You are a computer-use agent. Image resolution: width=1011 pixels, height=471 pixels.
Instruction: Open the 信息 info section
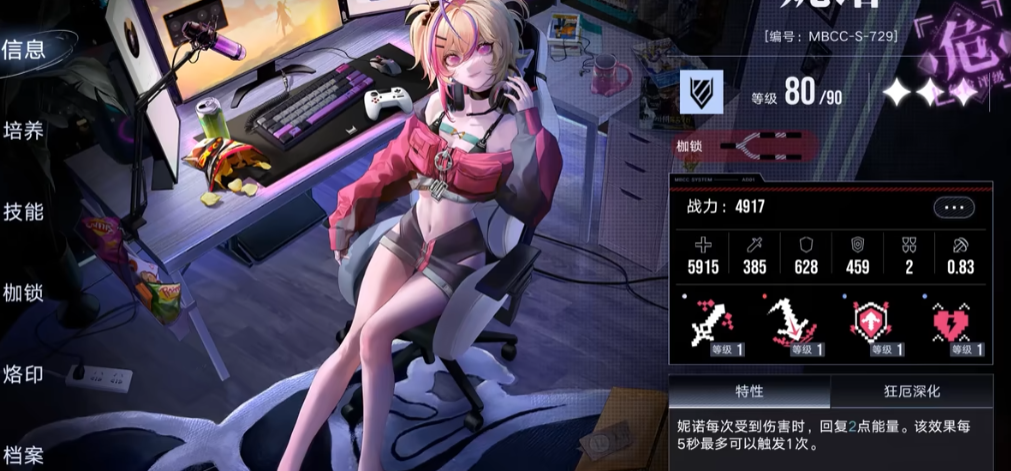[x=22, y=50]
